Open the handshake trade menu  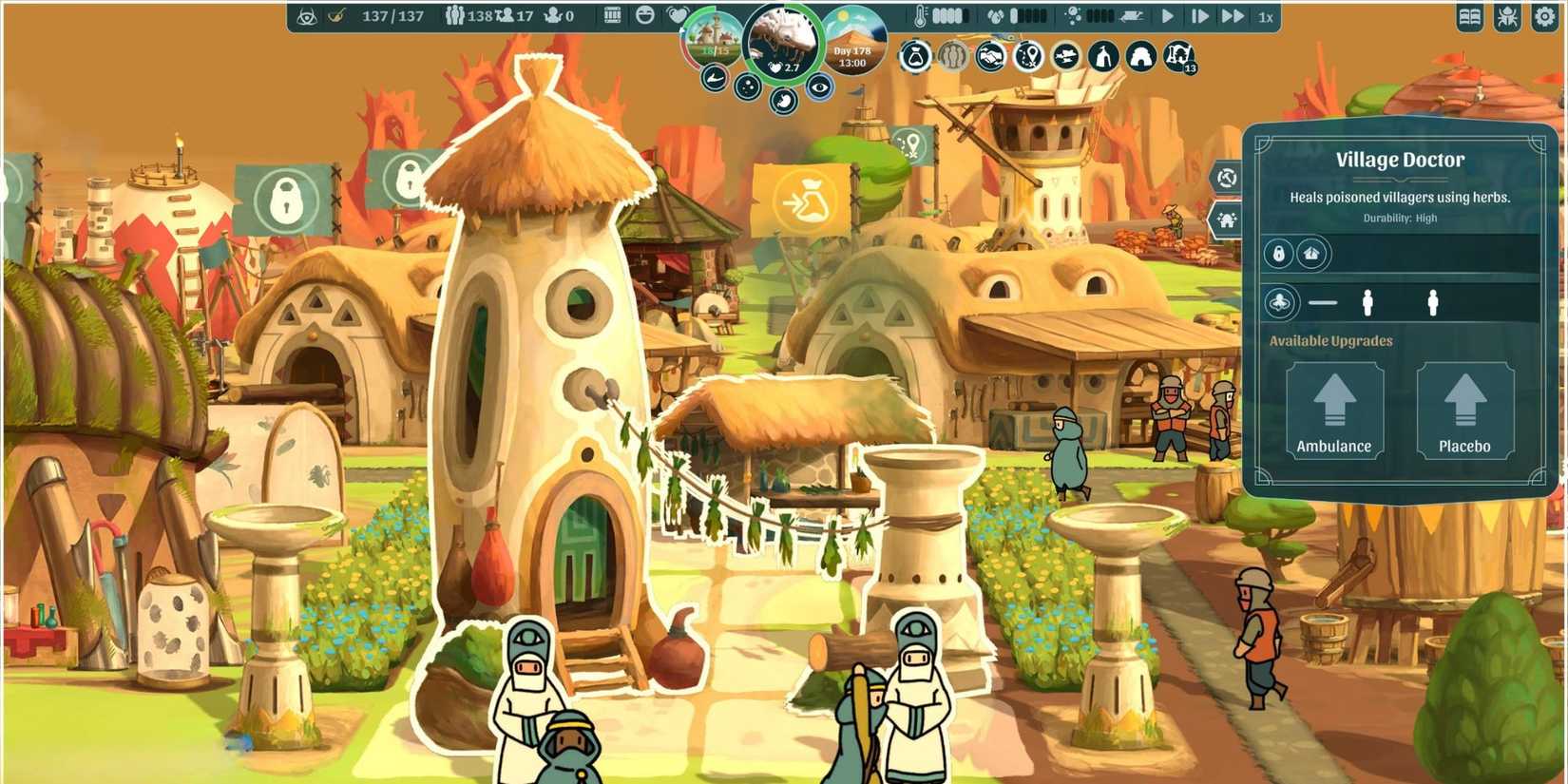coord(989,57)
